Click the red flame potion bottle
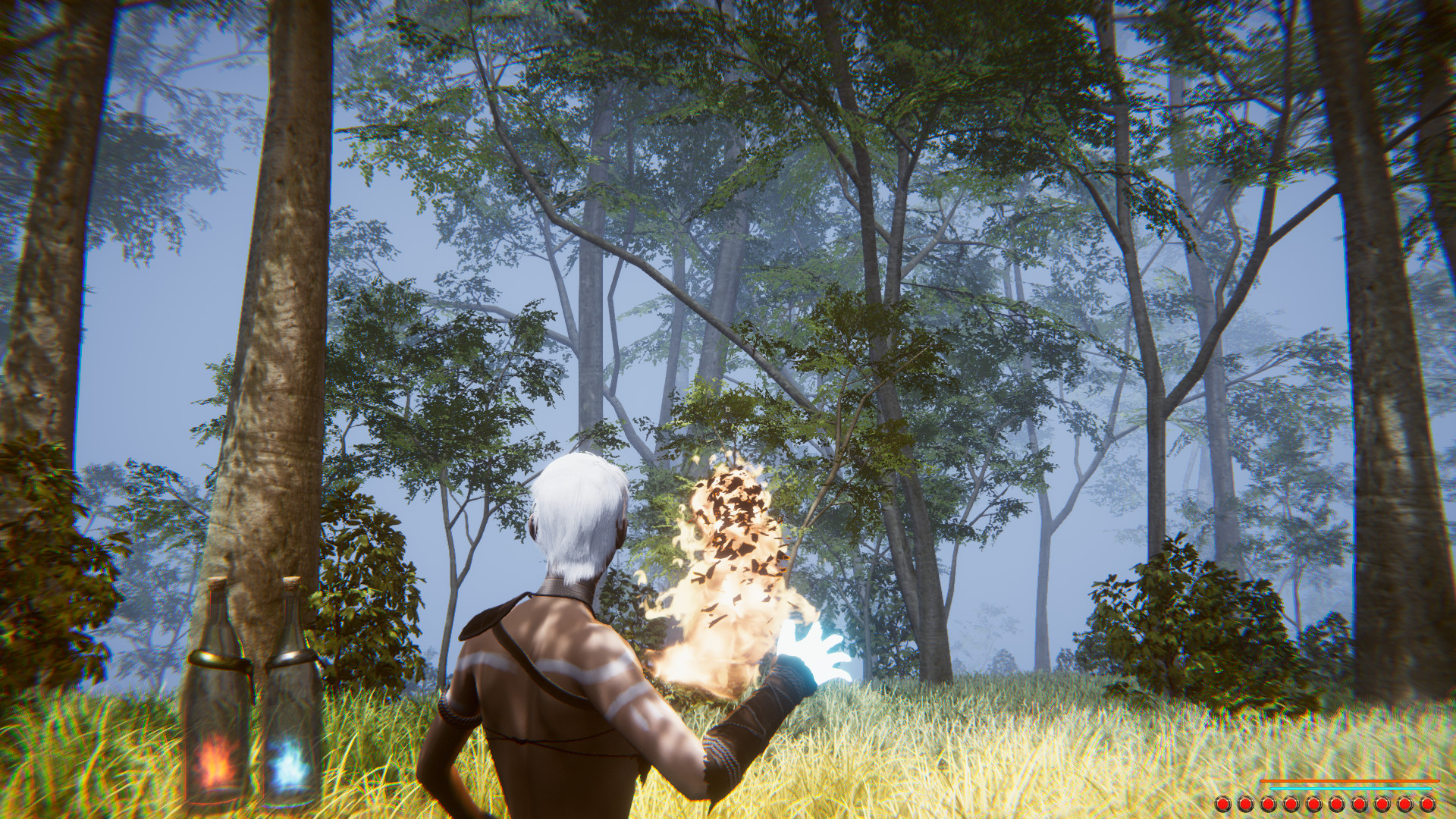Image resolution: width=1456 pixels, height=819 pixels. click(x=218, y=705)
